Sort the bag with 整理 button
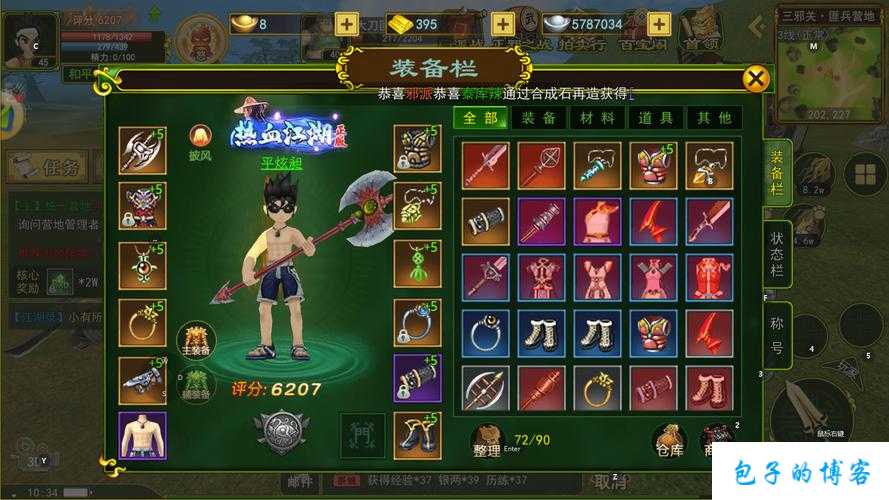Image resolution: width=889 pixels, height=500 pixels. click(x=487, y=440)
